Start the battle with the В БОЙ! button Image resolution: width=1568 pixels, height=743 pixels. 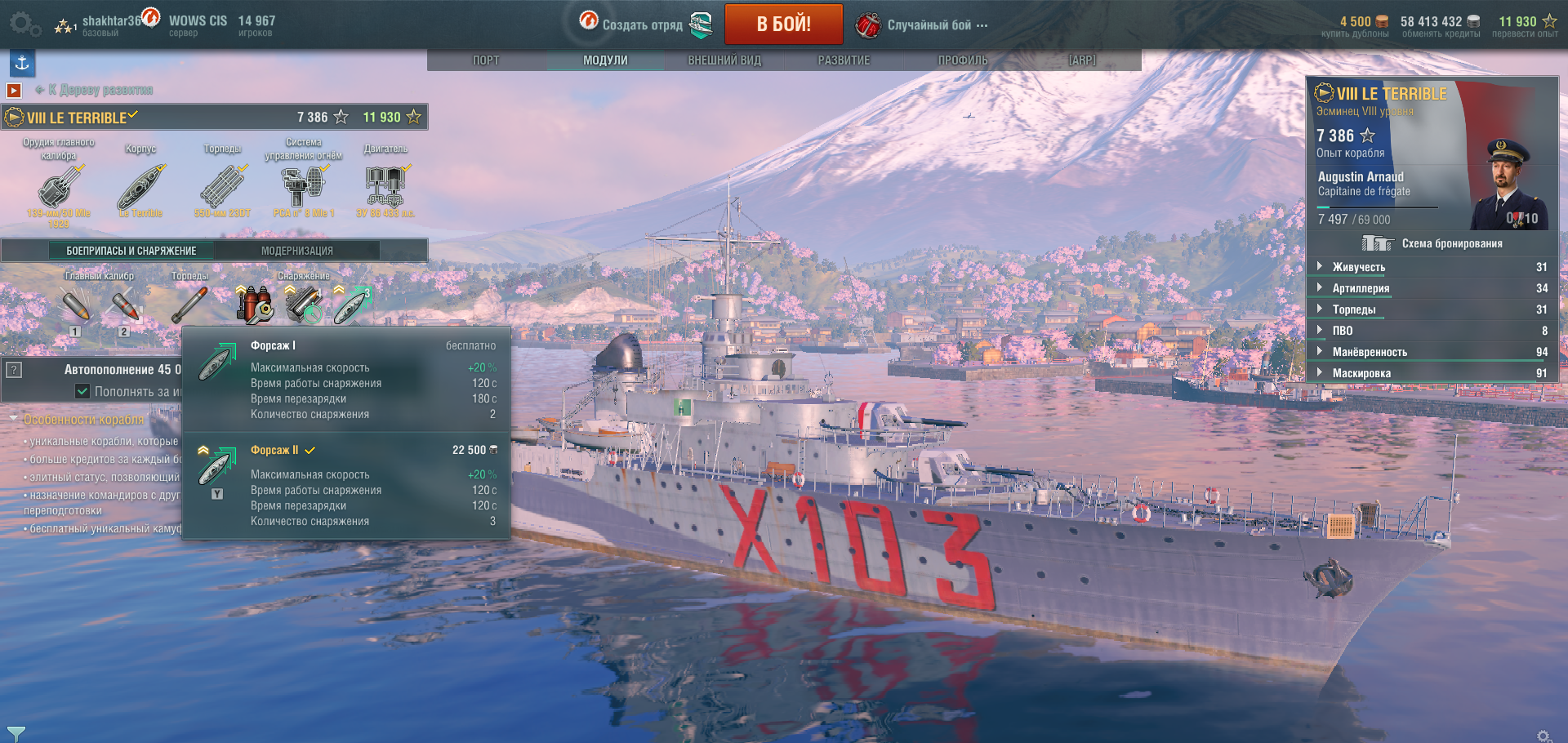tap(783, 24)
